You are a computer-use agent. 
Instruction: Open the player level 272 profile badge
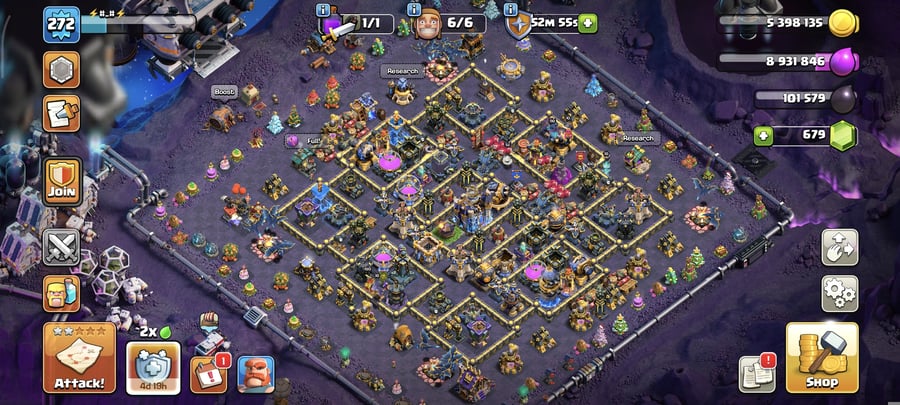(61, 24)
